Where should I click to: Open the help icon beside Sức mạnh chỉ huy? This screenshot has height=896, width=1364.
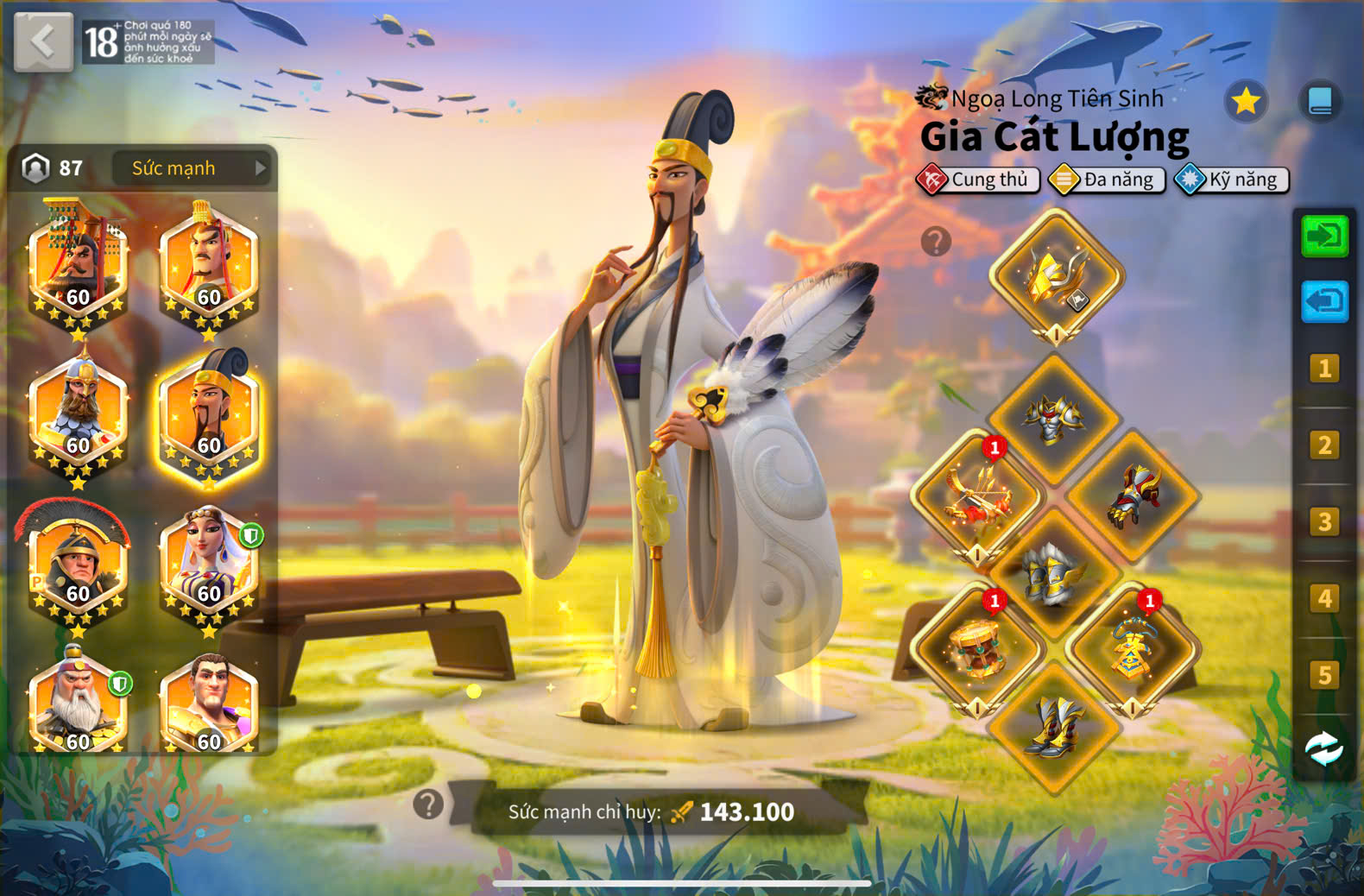point(428,805)
